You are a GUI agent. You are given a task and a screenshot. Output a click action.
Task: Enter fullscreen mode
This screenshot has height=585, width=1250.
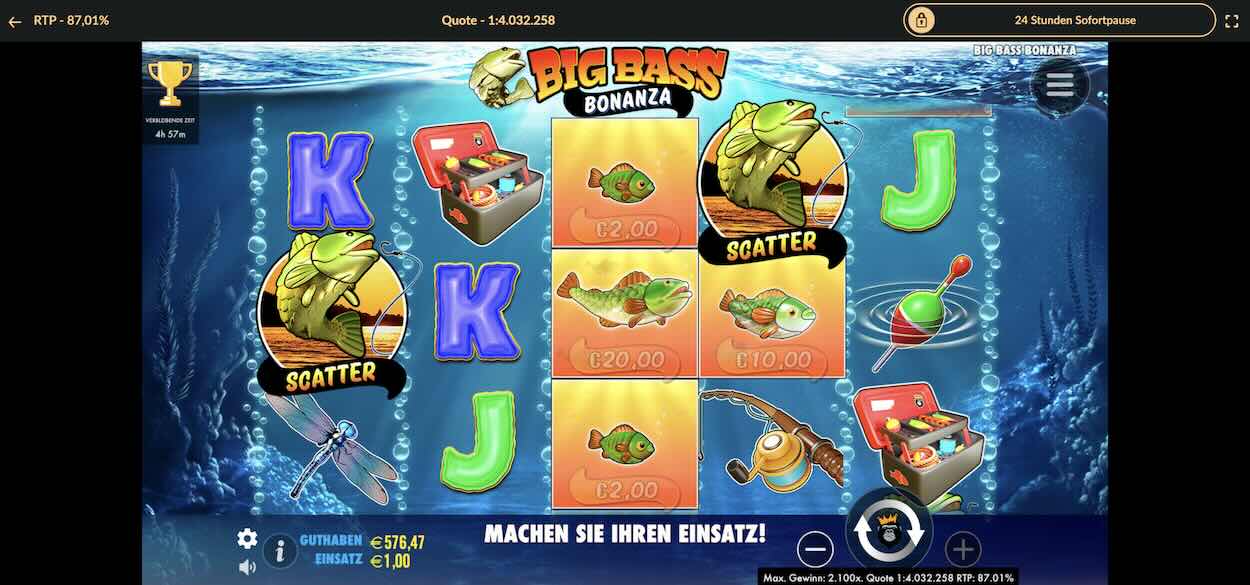[1231, 20]
